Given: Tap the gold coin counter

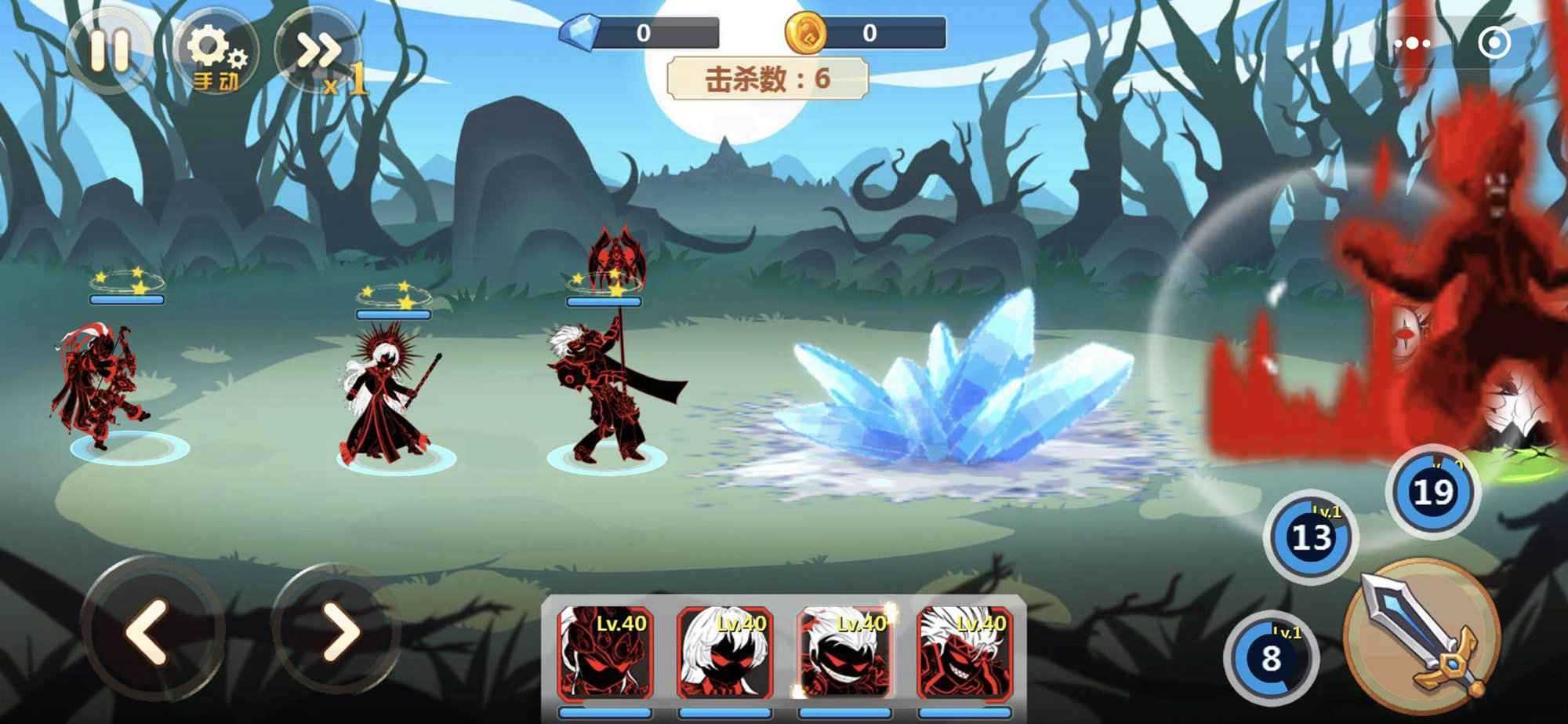Looking at the screenshot, I should coord(866,33).
